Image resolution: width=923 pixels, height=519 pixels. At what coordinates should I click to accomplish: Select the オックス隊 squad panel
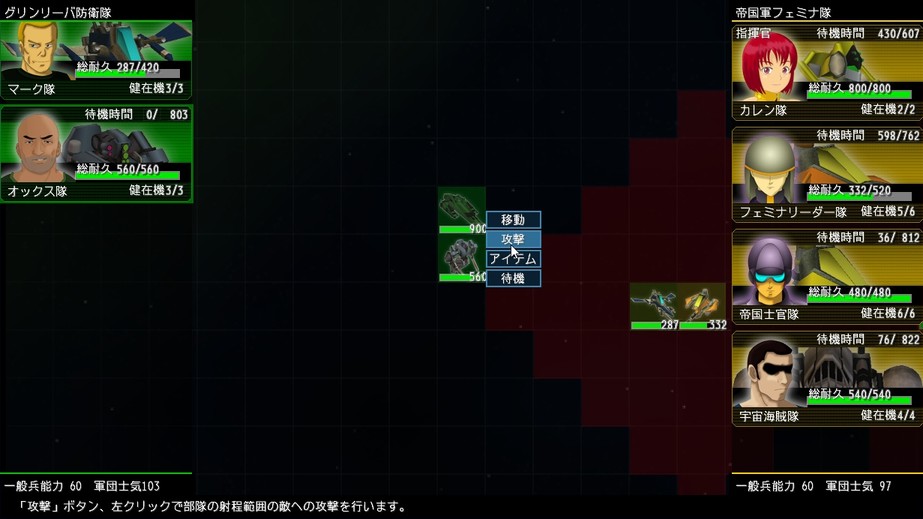[96, 154]
